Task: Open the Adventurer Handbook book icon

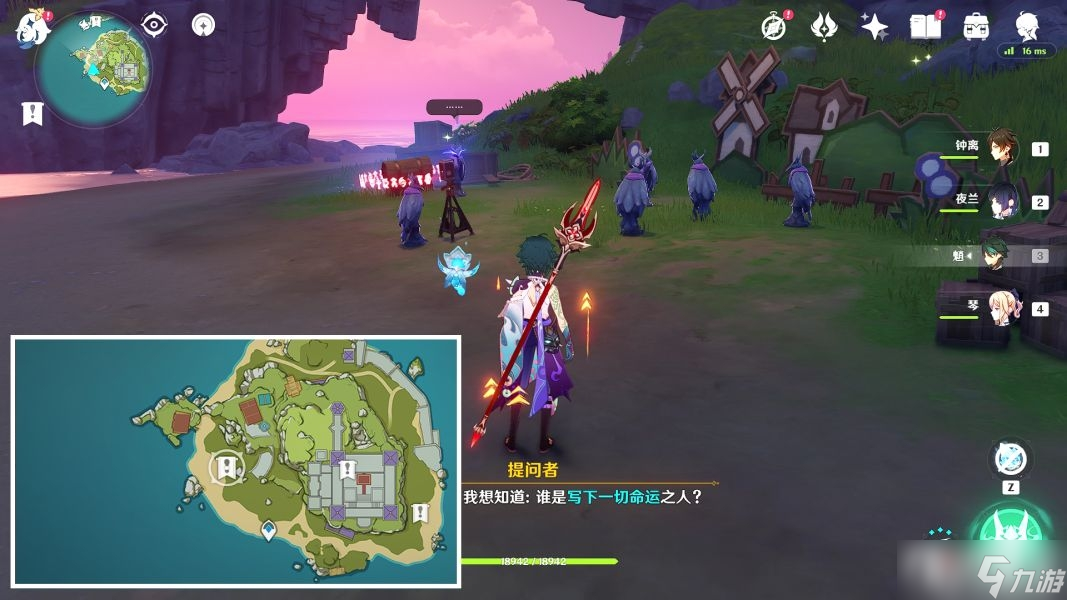Action: pyautogui.click(x=925, y=27)
